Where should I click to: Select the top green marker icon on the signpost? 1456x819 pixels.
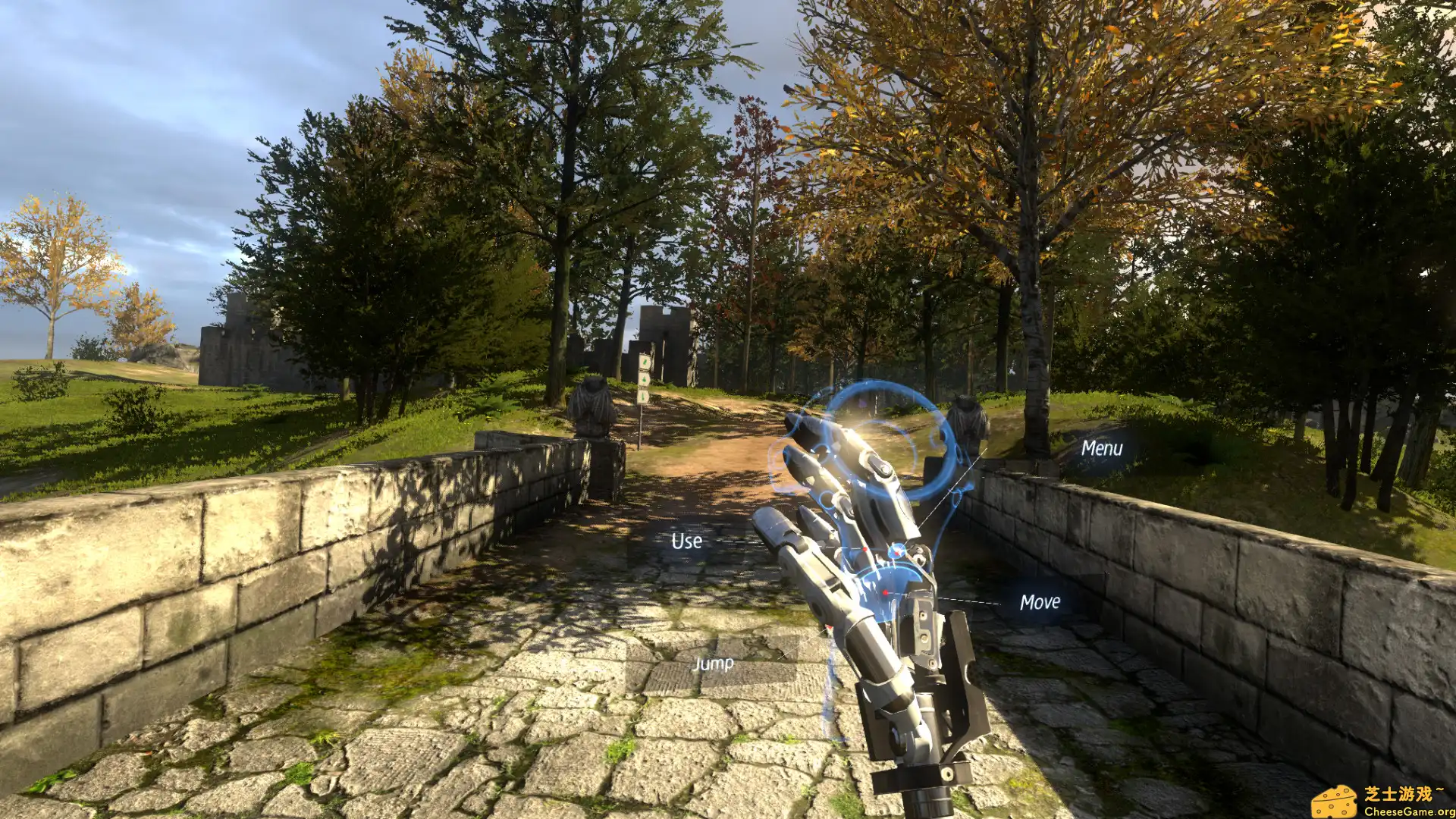pos(645,362)
